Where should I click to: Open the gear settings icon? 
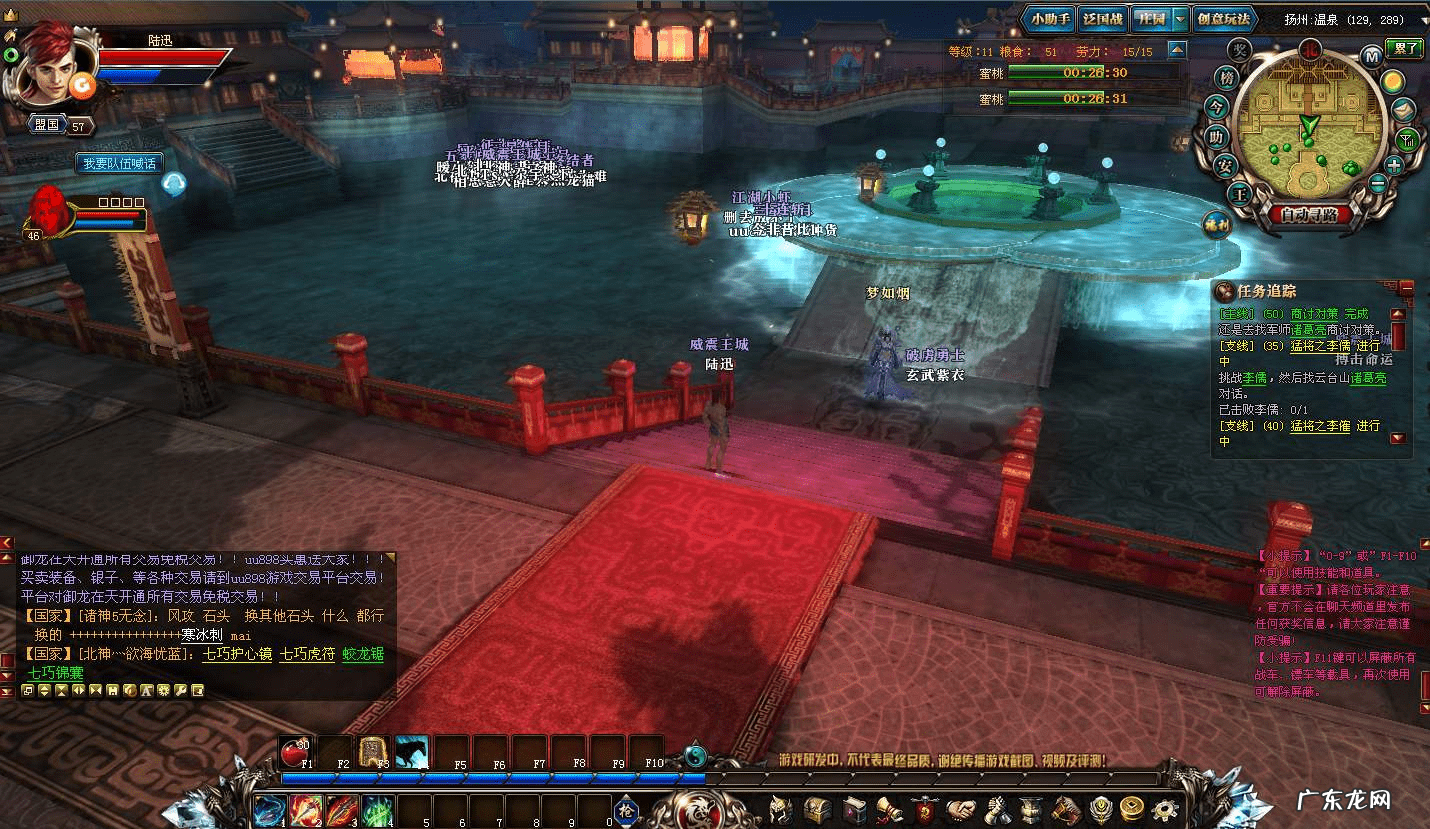[x=1164, y=807]
